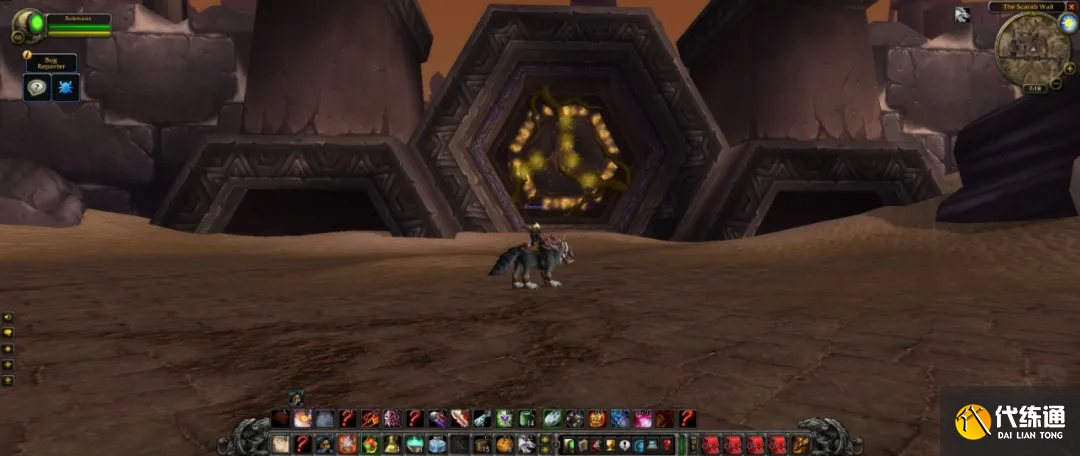This screenshot has width=1080, height=456.
Task: Report a bug with the blue beetle icon
Action: [x=66, y=87]
